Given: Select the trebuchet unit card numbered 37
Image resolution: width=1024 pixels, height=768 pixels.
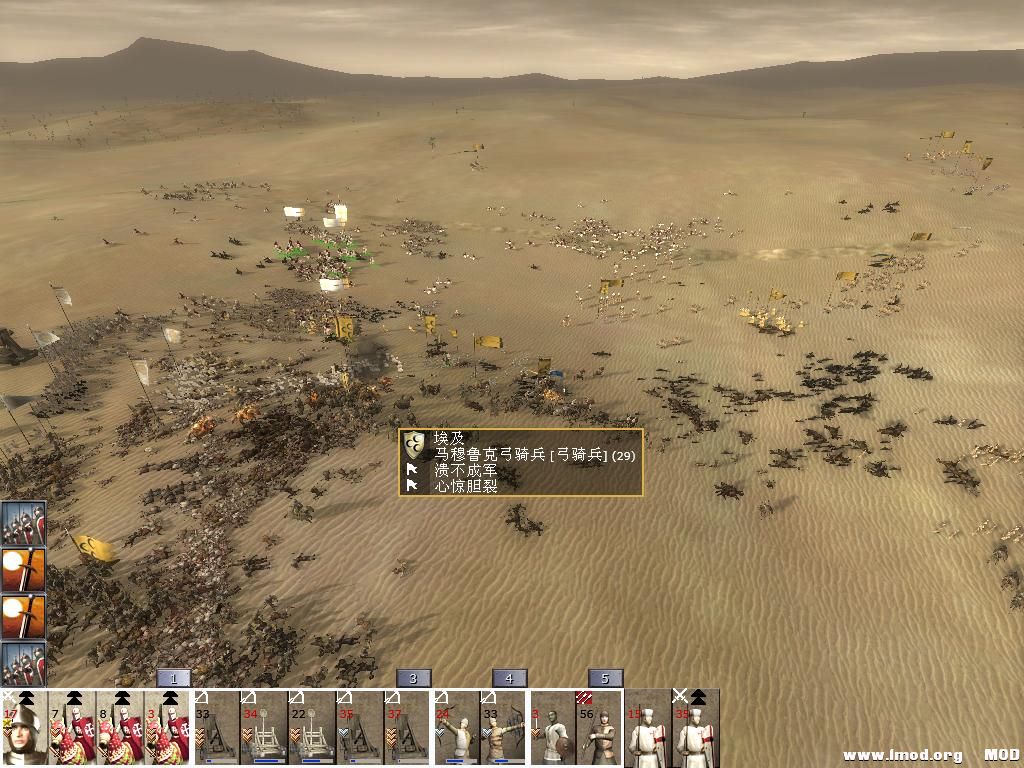Looking at the screenshot, I should point(408,729).
